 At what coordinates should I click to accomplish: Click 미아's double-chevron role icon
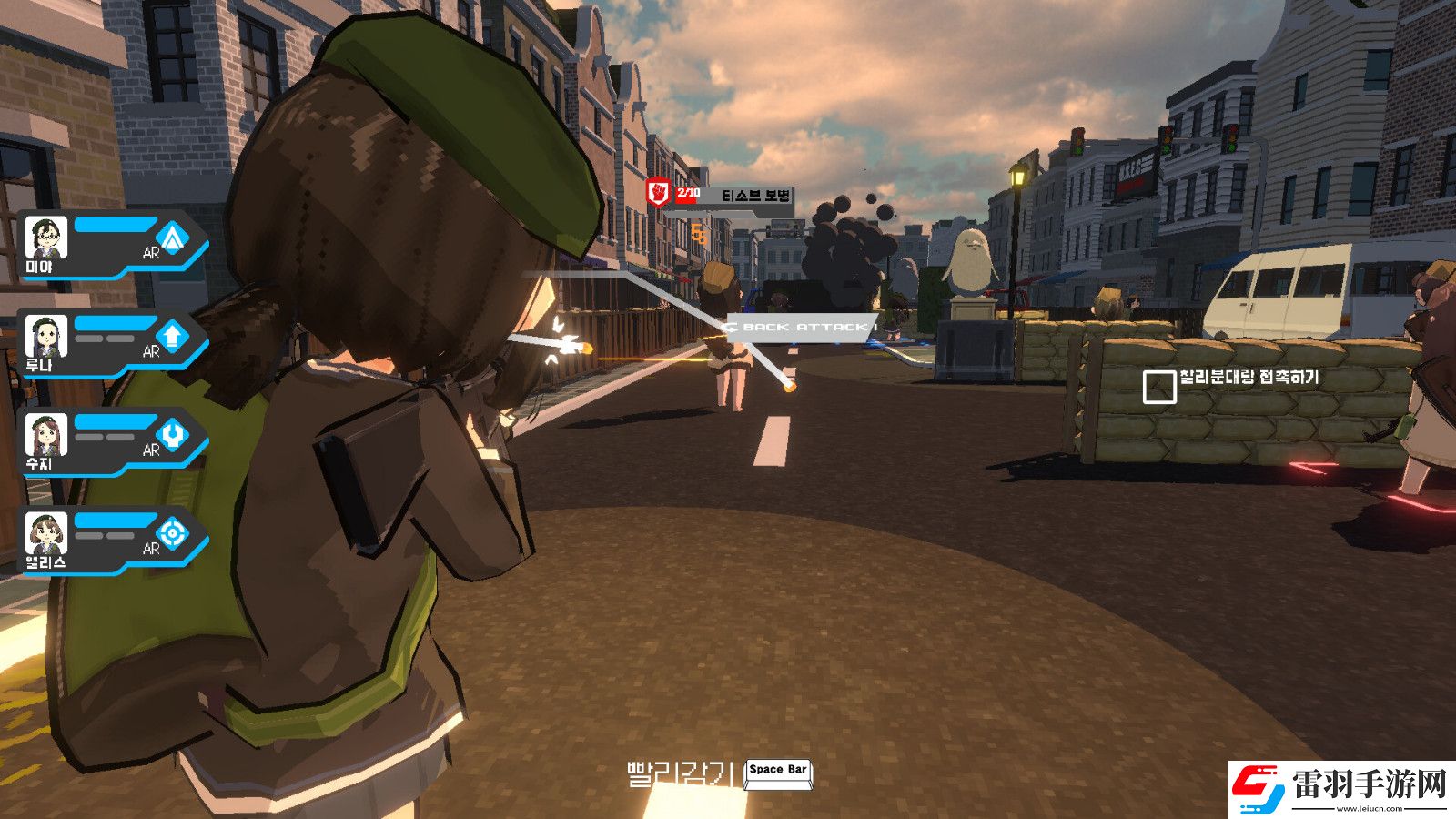(173, 238)
